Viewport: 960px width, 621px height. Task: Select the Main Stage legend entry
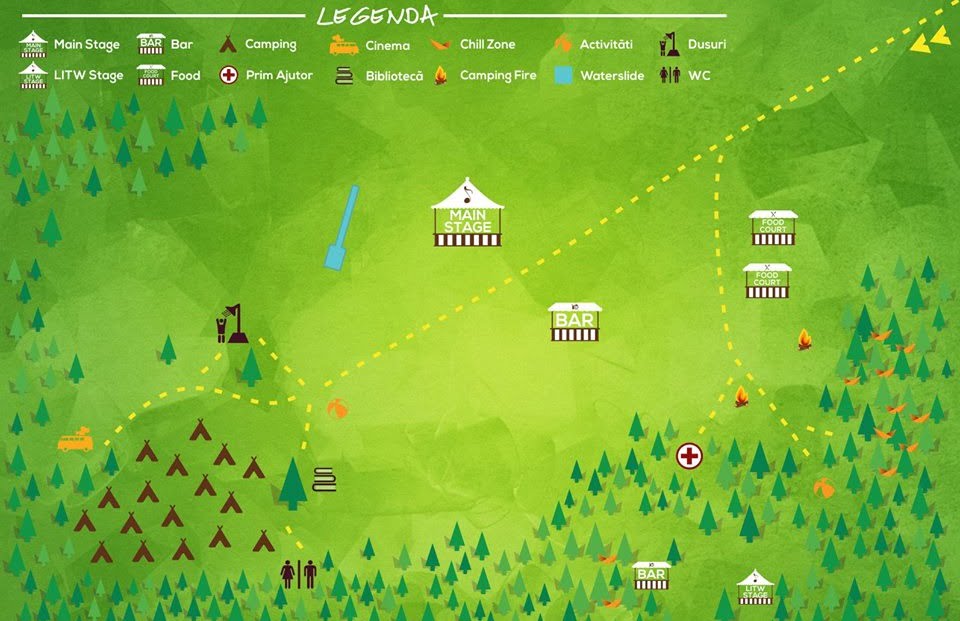pos(70,45)
